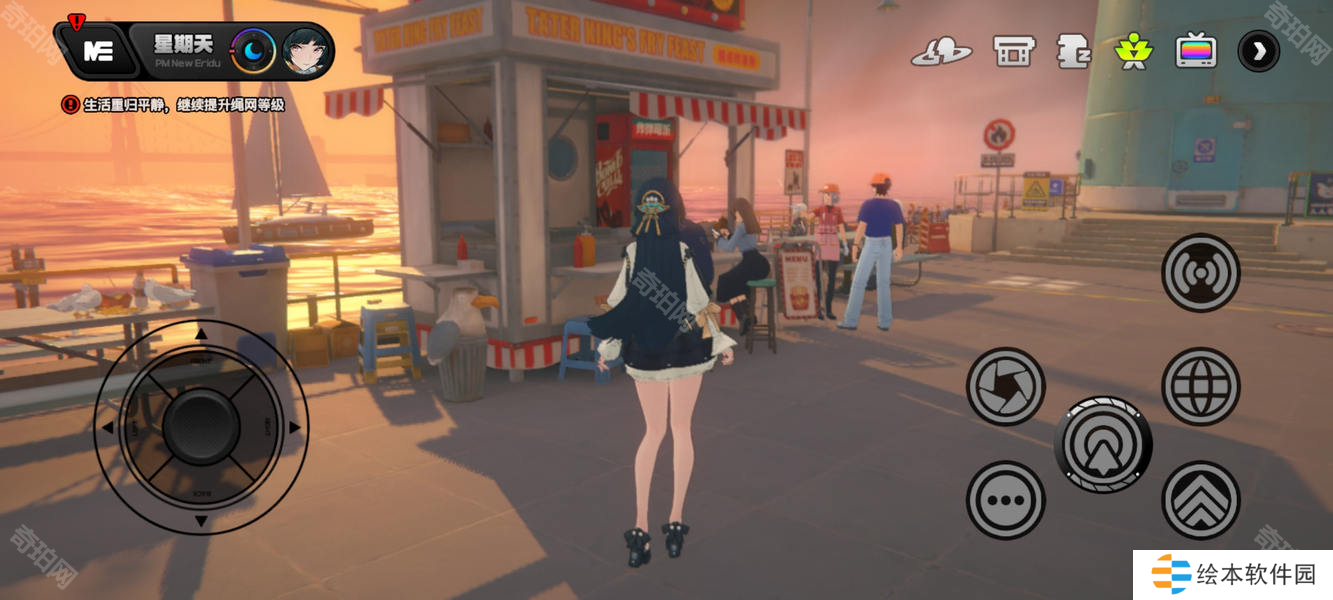The image size is (1333, 600).
Task: Open the planet and figure silhouette icon
Action: point(941,51)
